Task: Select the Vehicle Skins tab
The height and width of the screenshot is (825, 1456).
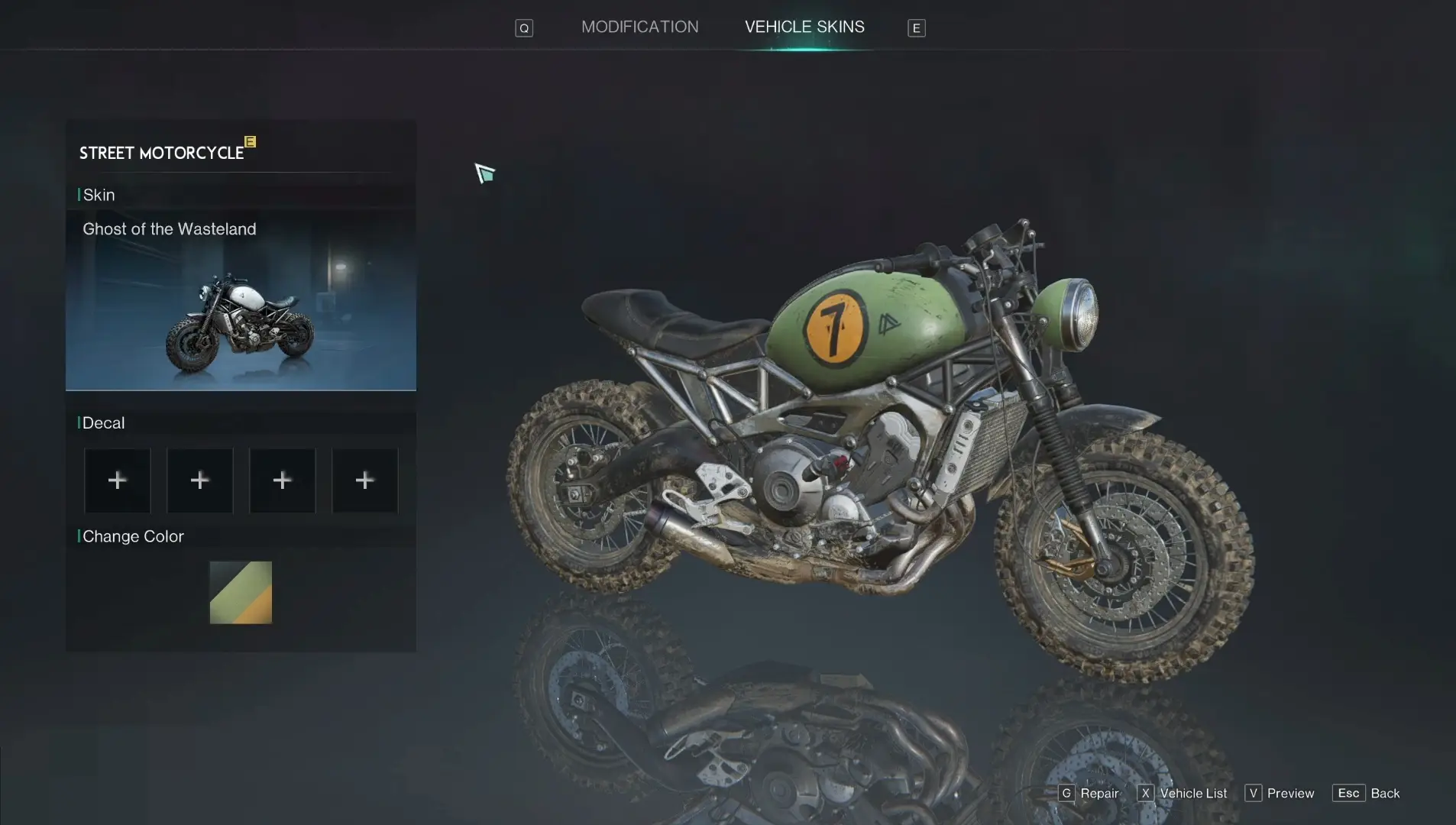Action: pos(804,27)
